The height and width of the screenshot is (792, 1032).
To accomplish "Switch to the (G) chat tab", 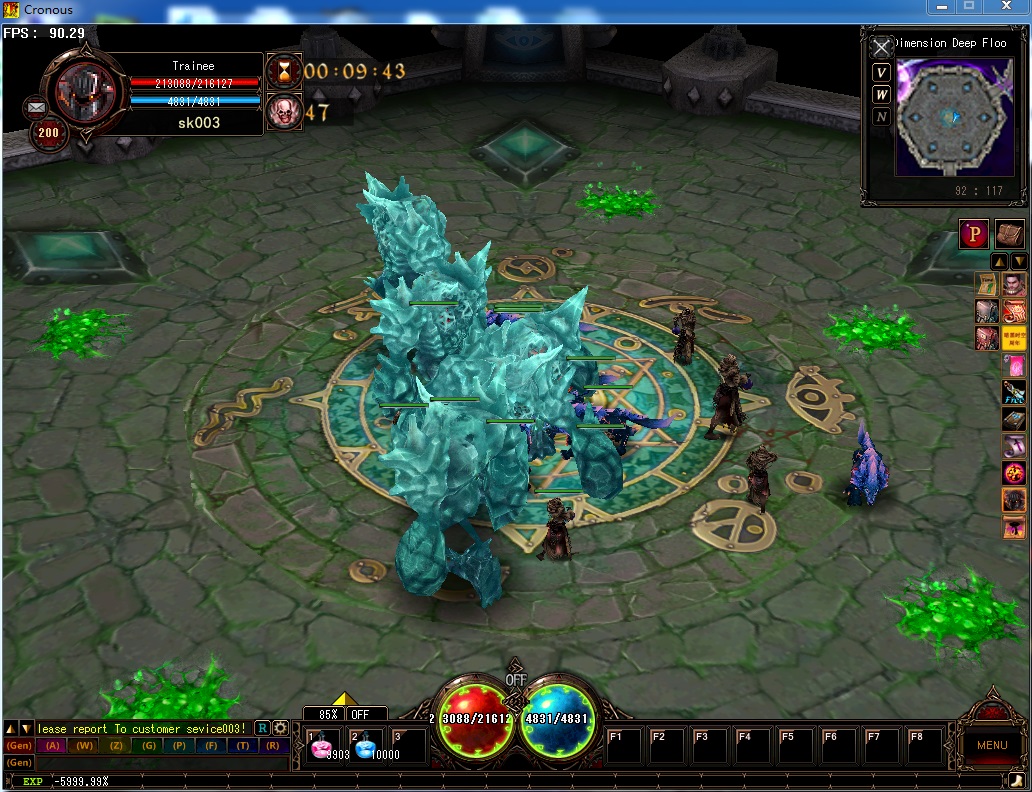I will (x=148, y=746).
